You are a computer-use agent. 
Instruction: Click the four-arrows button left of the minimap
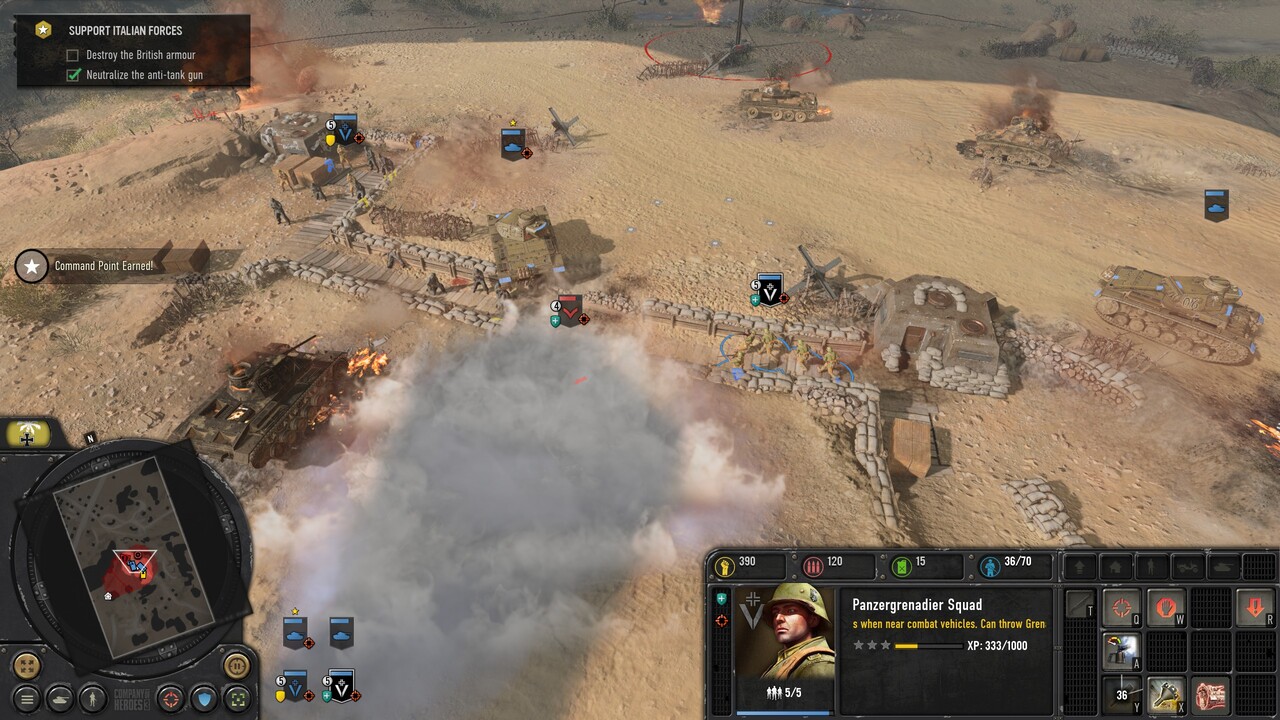tap(27, 665)
